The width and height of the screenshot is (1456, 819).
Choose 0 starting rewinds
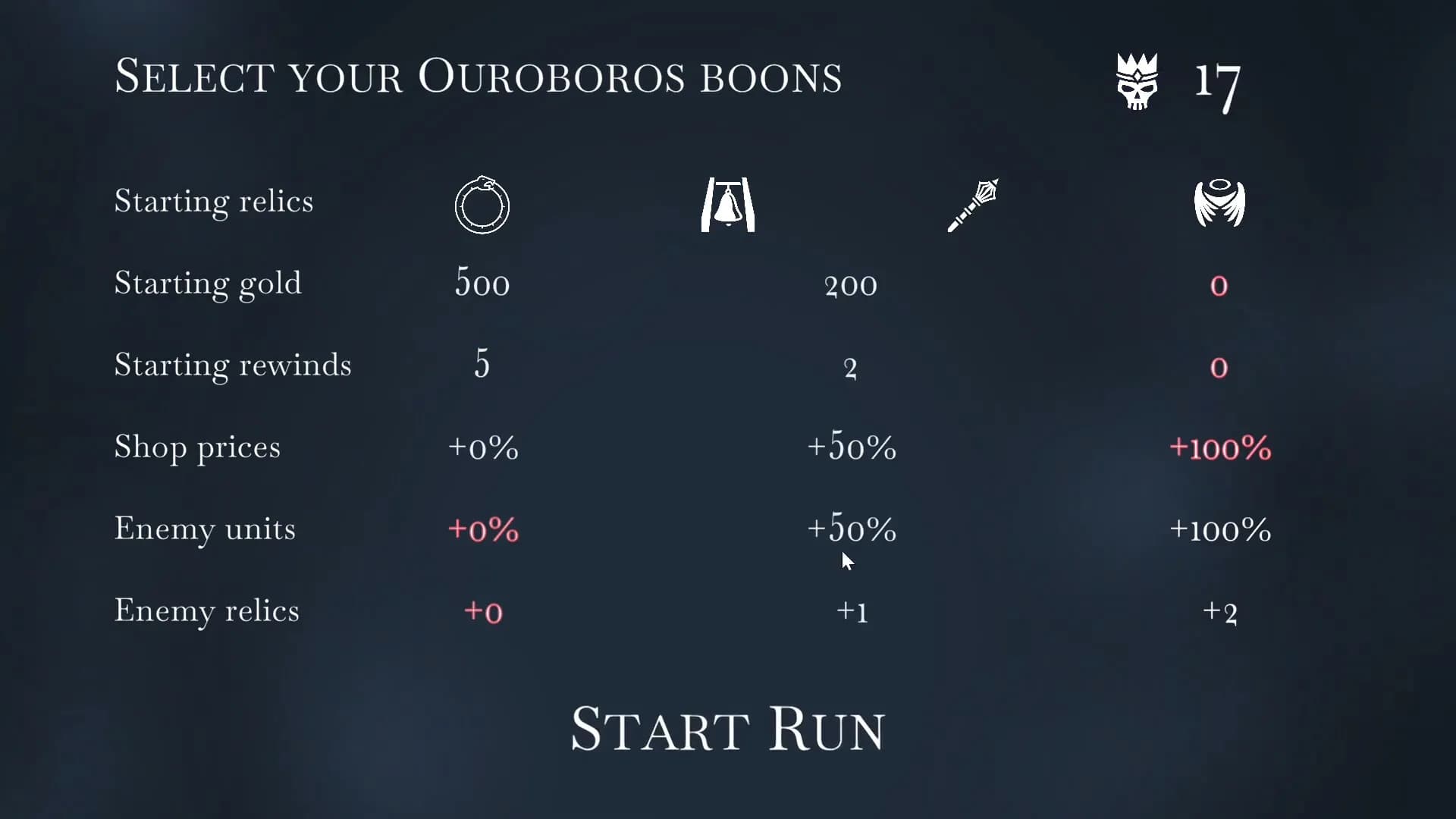(1219, 367)
